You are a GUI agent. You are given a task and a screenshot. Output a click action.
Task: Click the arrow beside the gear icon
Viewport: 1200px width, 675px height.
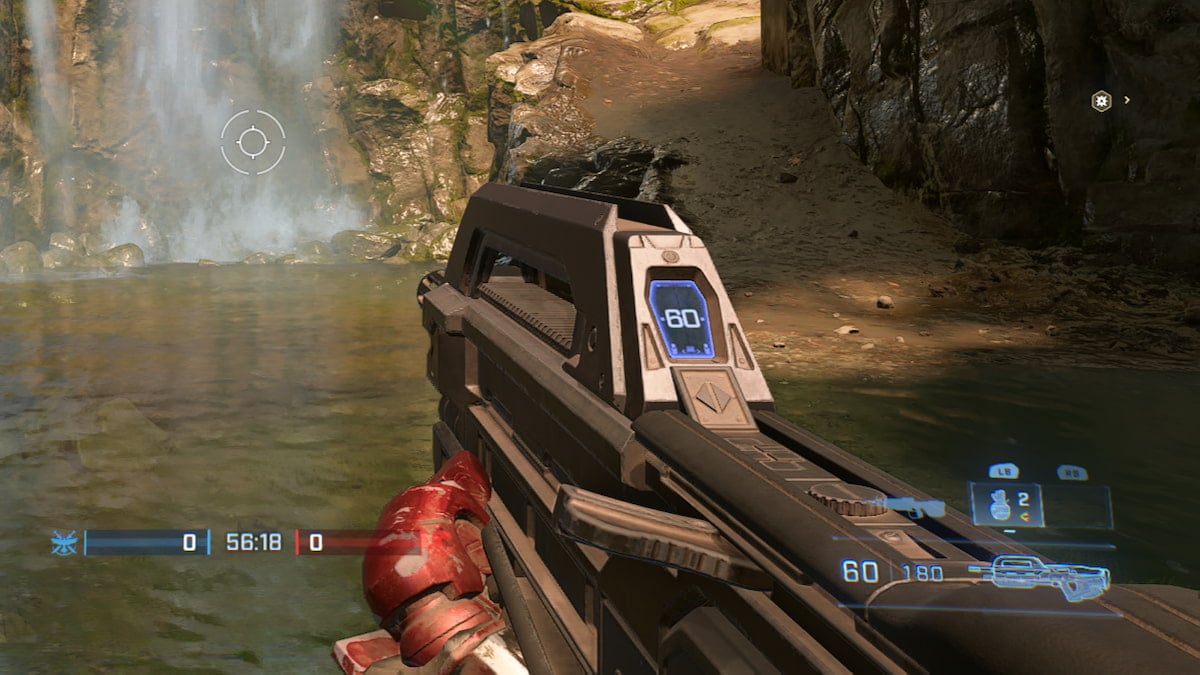point(1127,100)
